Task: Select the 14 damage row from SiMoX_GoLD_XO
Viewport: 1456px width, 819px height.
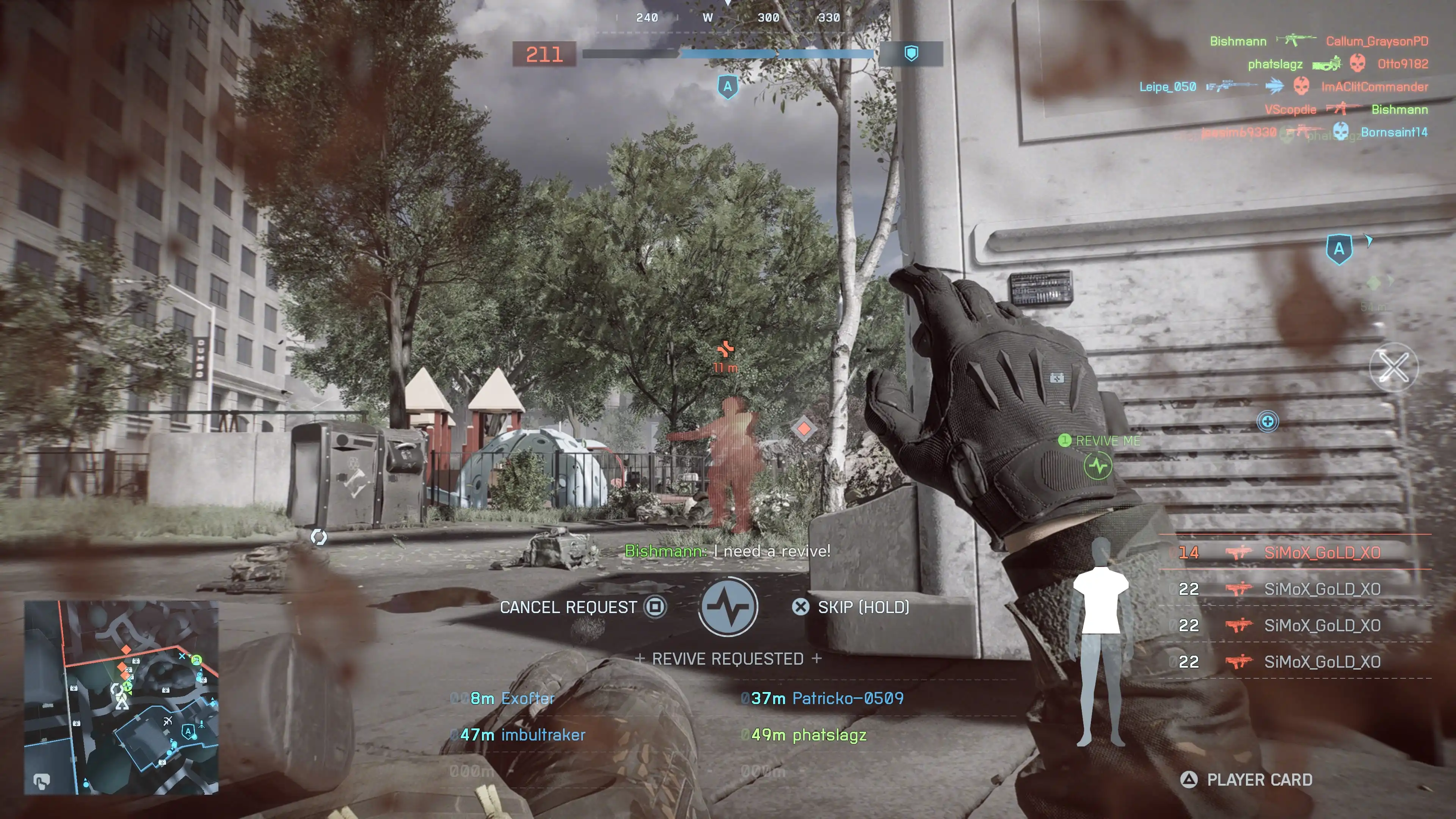Action: click(1294, 552)
